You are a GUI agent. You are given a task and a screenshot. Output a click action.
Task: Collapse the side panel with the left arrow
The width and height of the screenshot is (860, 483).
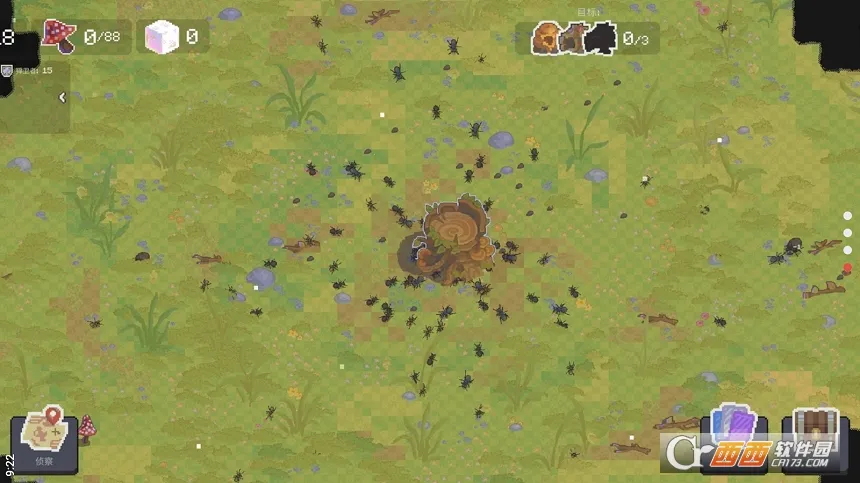(x=62, y=97)
